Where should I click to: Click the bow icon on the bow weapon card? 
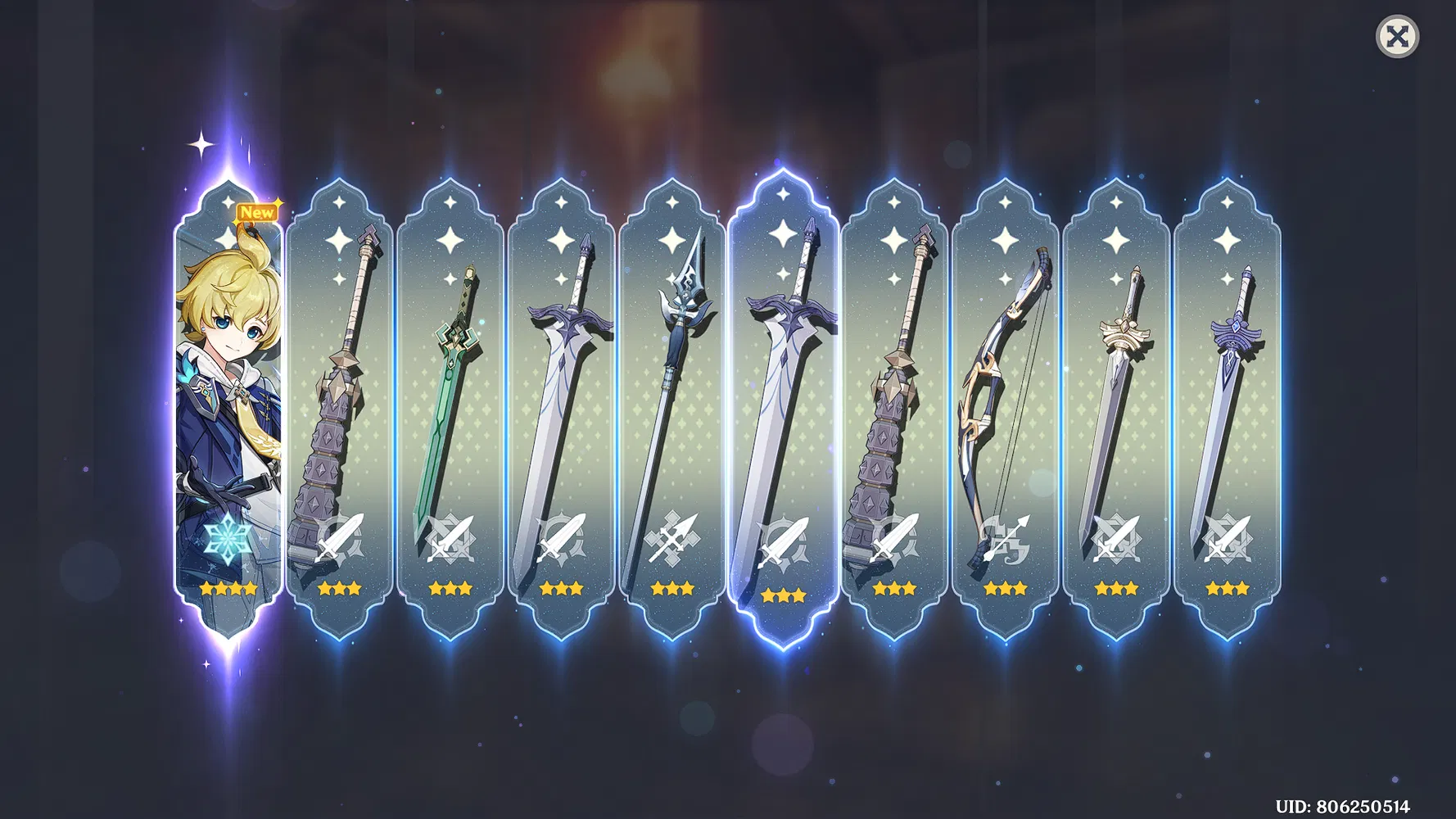tap(1006, 538)
